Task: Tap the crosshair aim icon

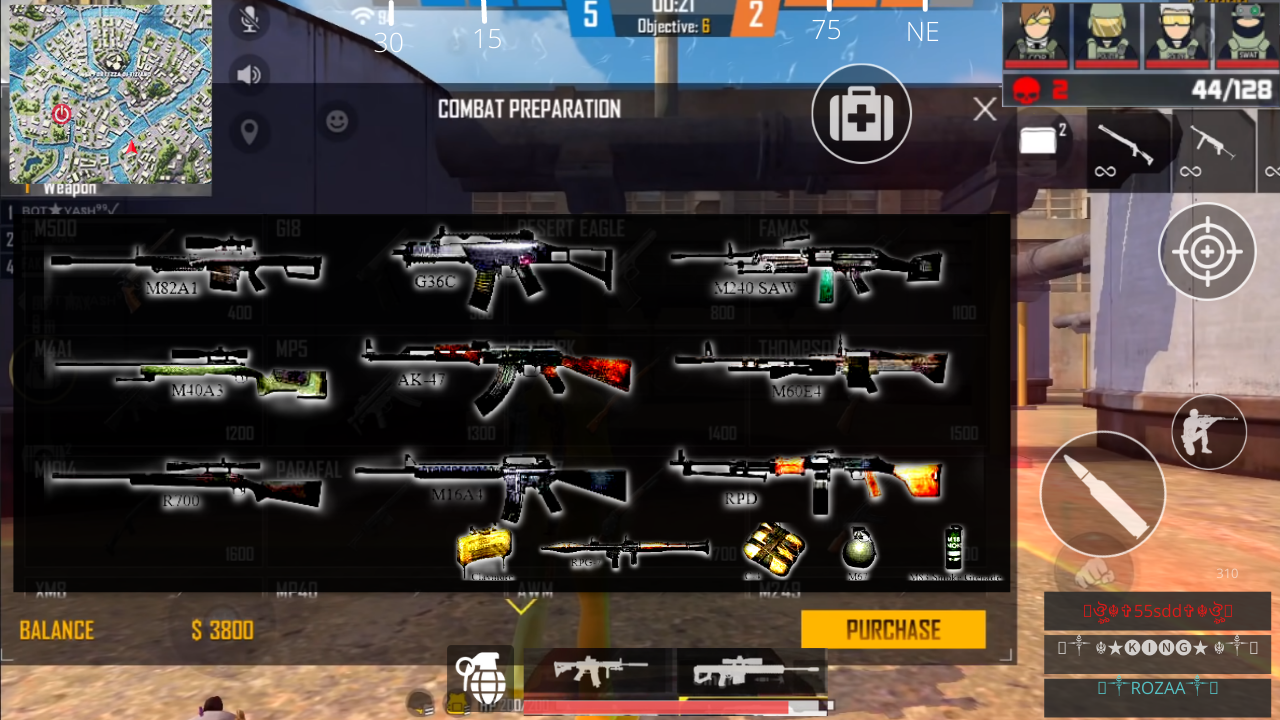Action: tap(1207, 252)
